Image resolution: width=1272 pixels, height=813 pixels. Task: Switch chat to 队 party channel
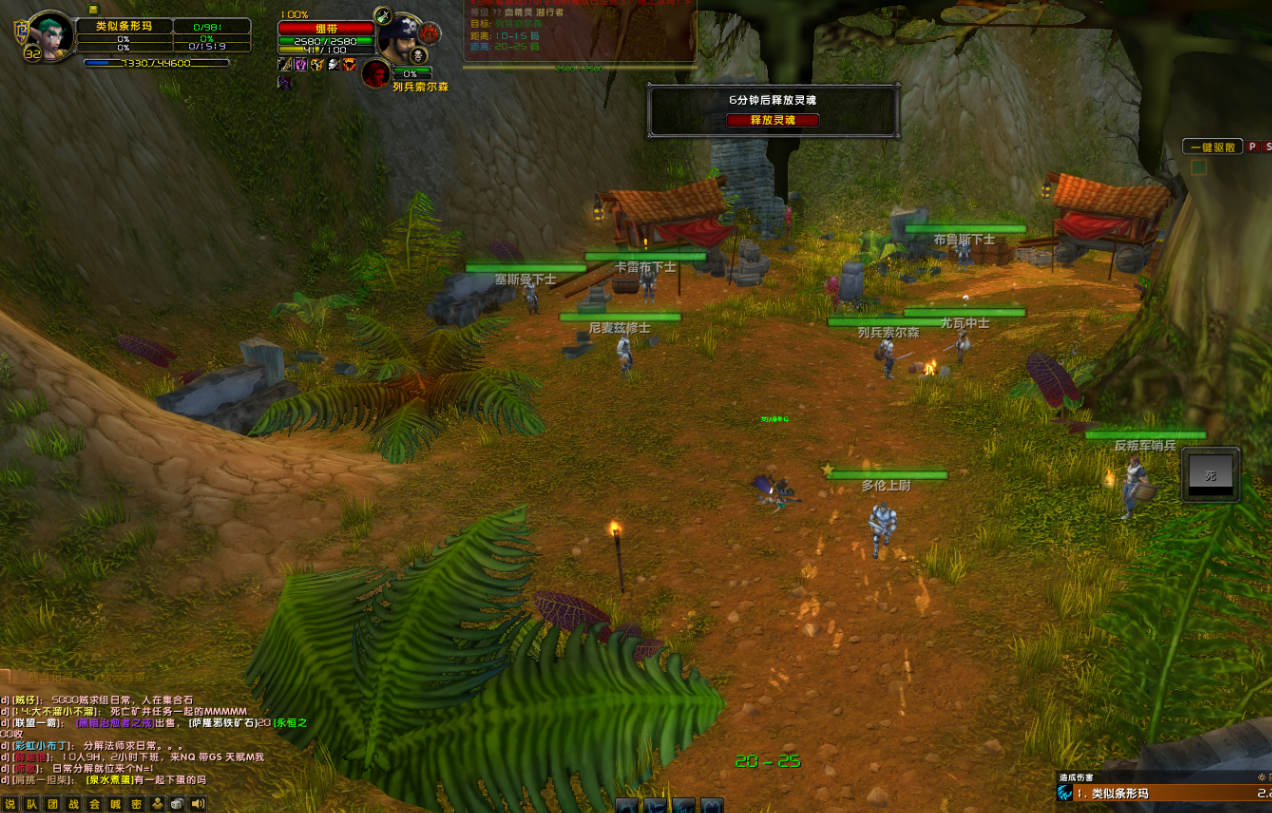(31, 803)
